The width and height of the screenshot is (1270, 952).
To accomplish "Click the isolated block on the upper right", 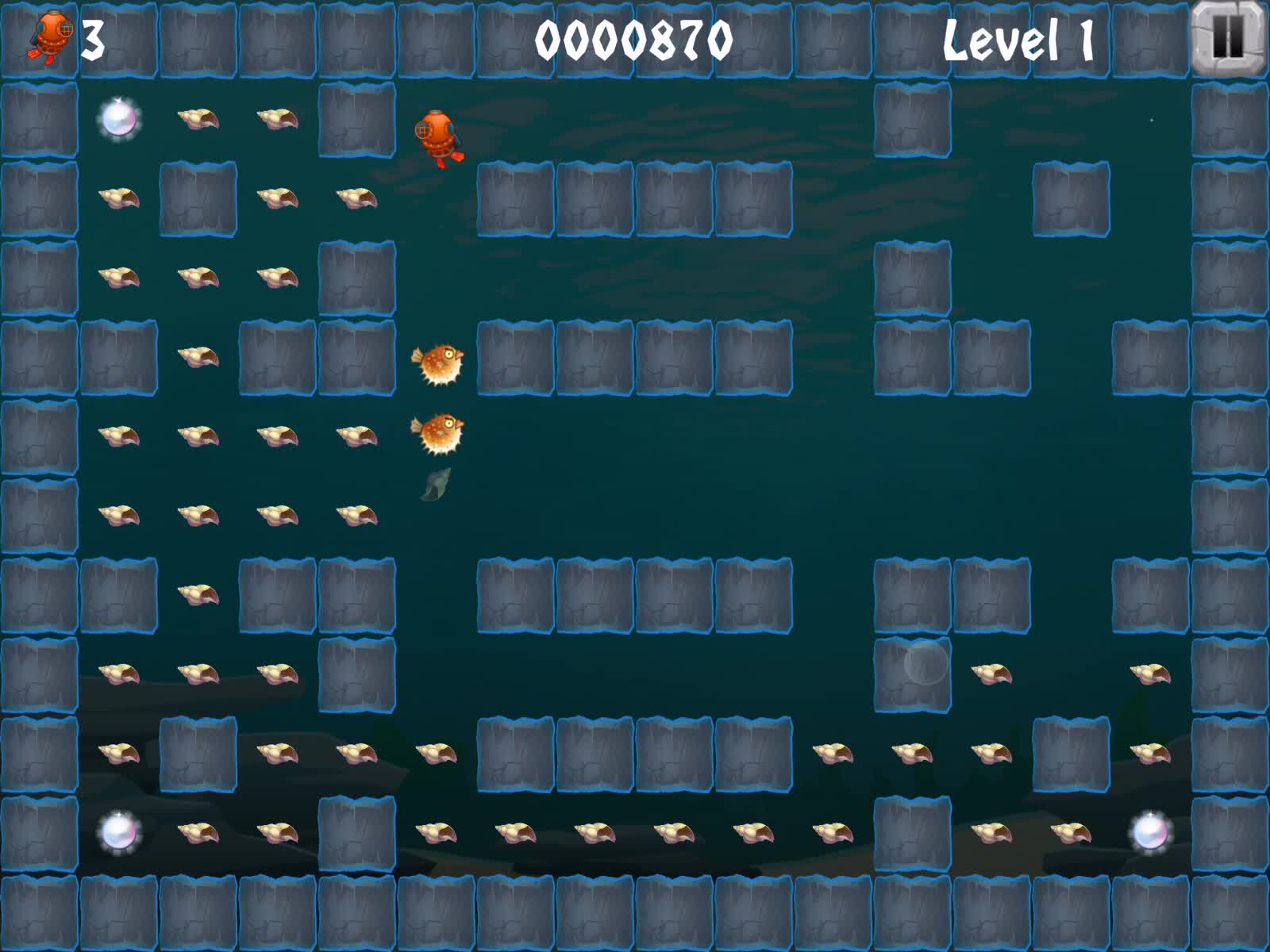I will click(1070, 198).
